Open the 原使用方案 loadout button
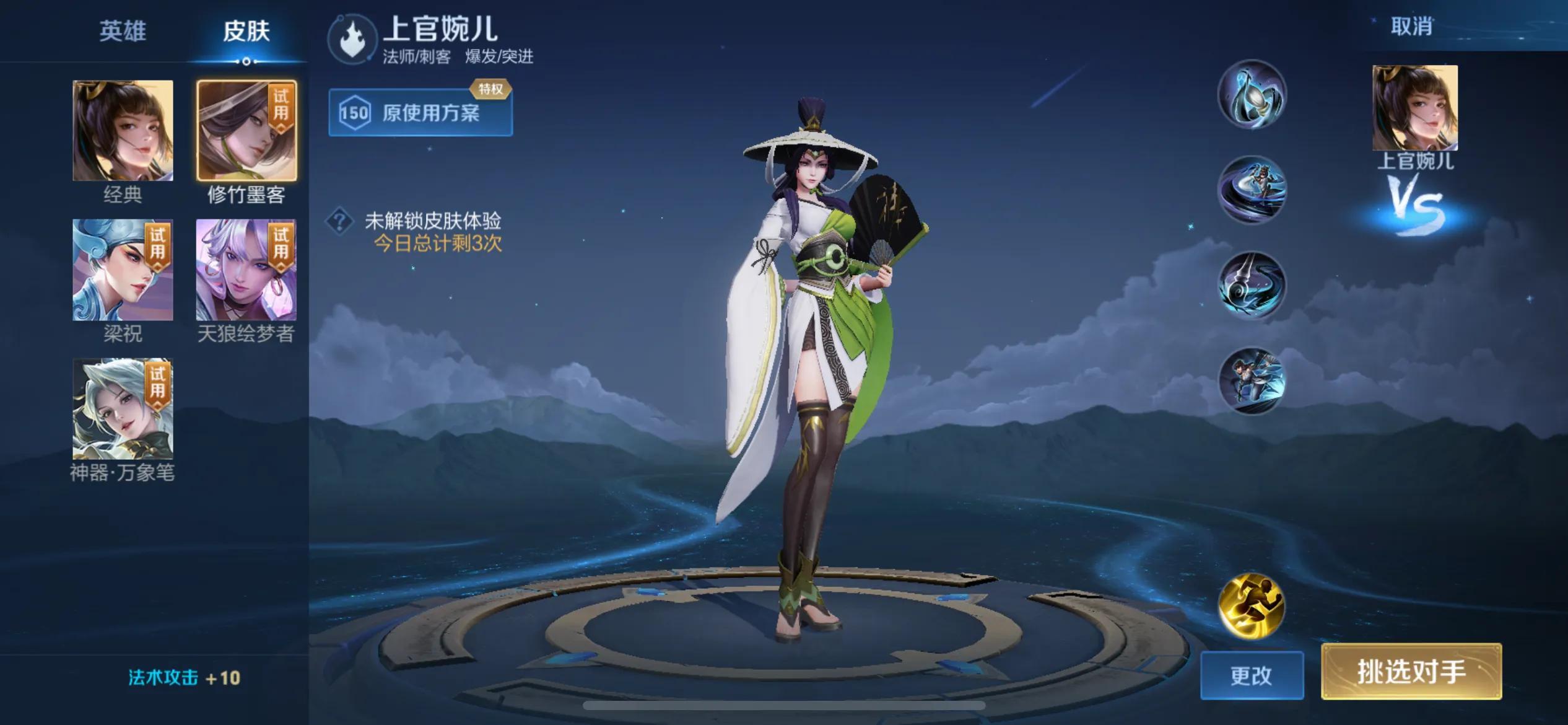The image size is (1568, 725). click(x=420, y=113)
